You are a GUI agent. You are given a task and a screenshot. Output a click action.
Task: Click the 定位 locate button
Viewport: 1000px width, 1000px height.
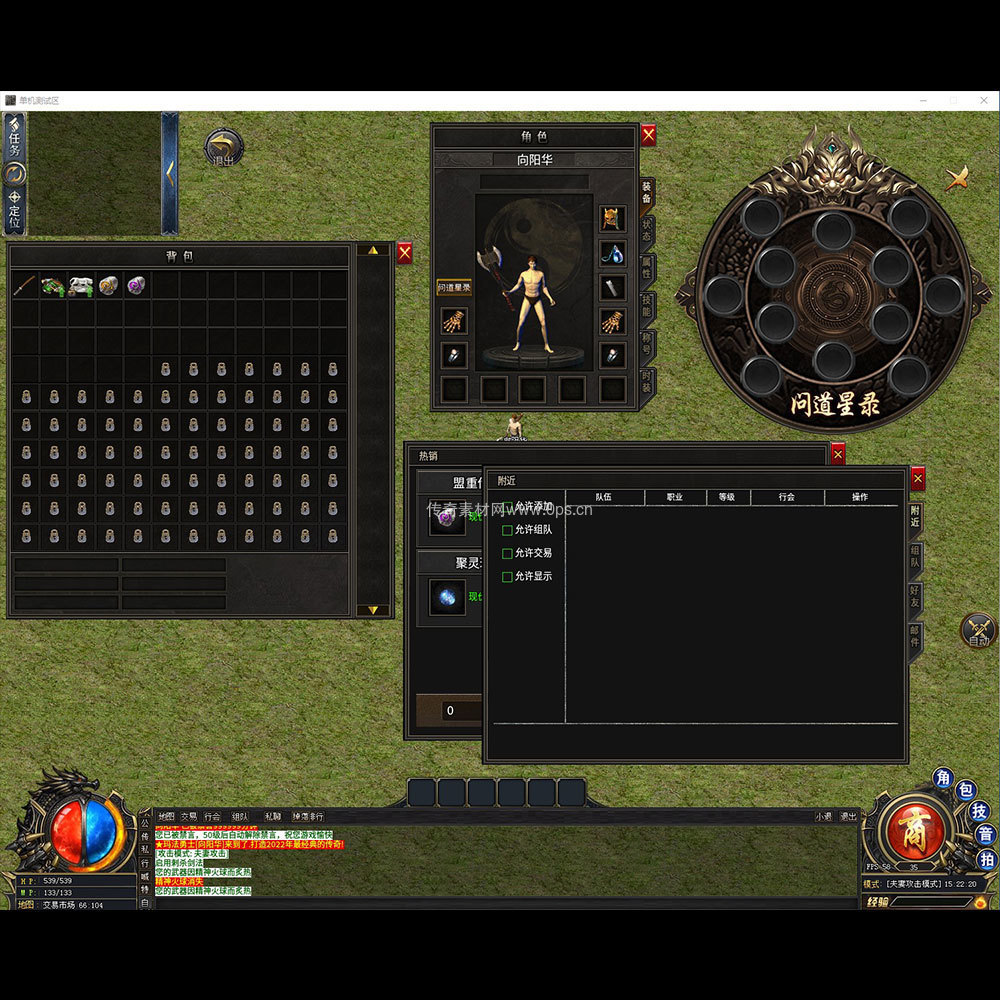14,208
